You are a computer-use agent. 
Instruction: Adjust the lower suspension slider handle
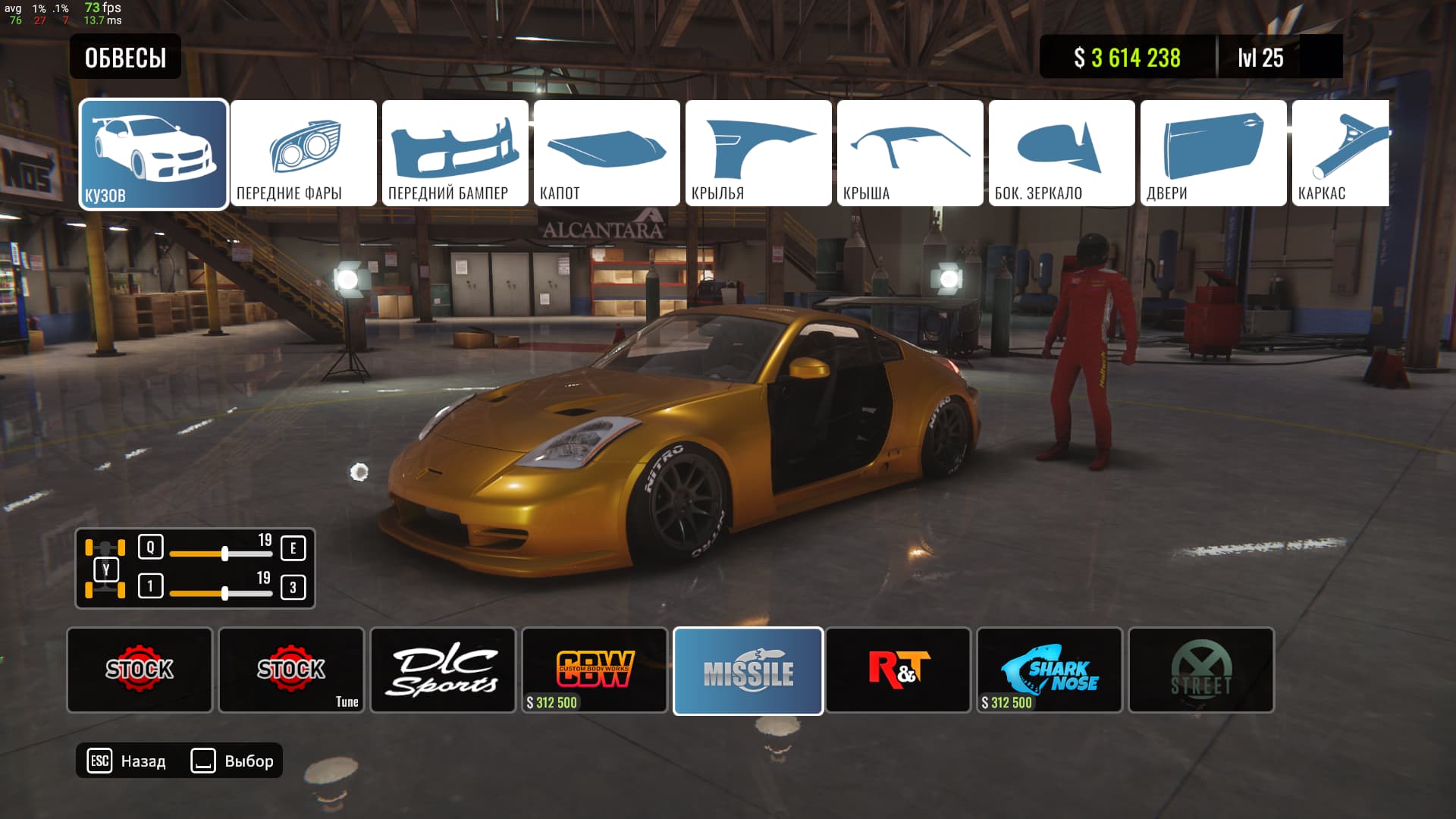coord(224,593)
